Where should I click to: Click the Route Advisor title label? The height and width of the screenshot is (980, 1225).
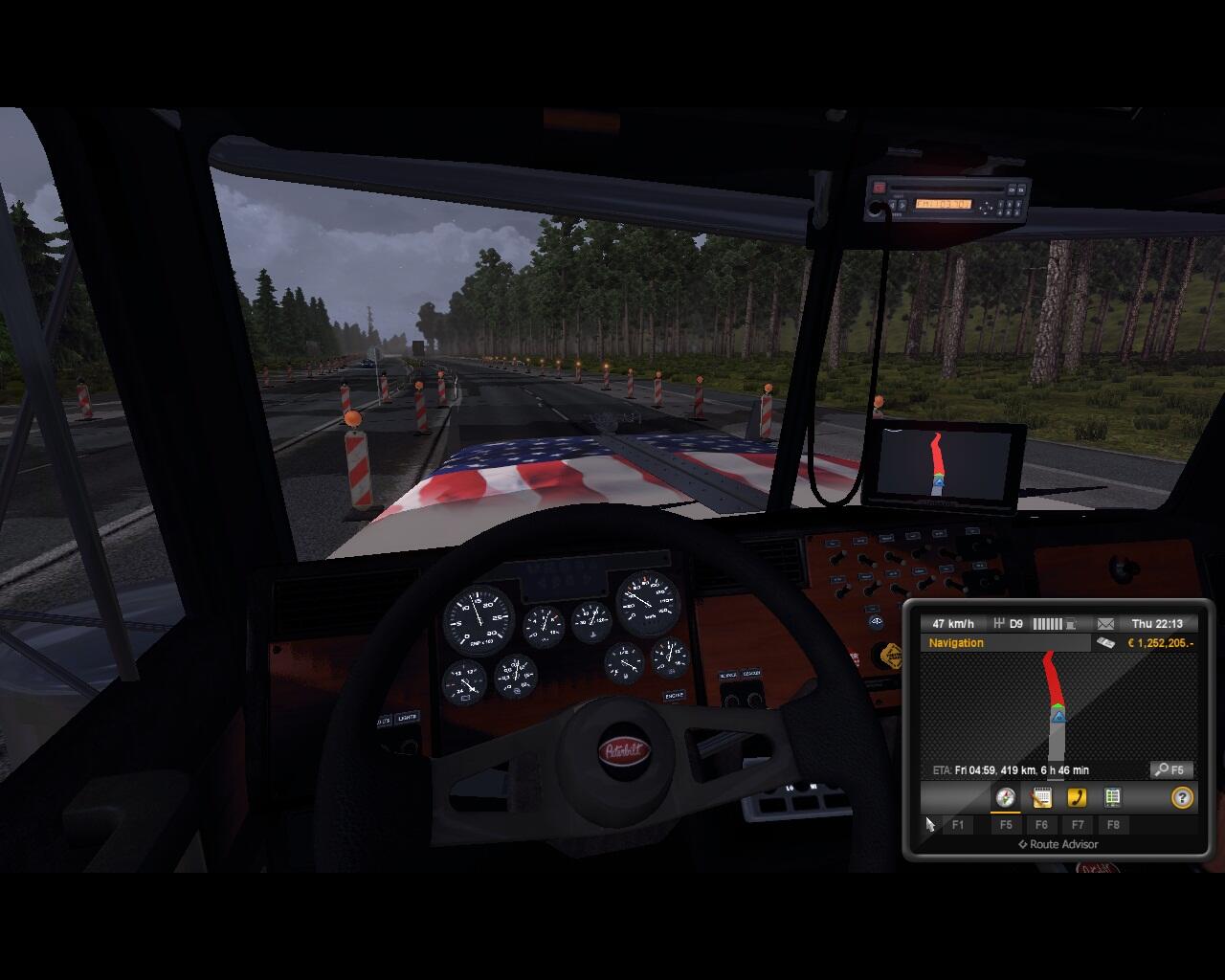click(x=1058, y=844)
